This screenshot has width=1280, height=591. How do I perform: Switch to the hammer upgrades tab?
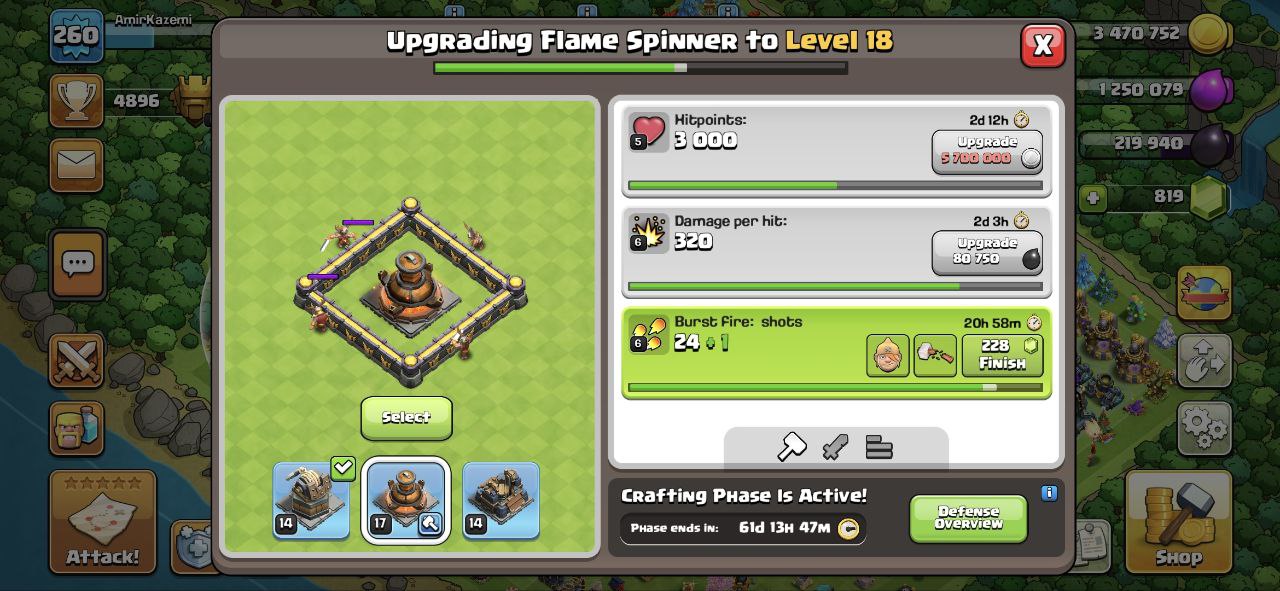pos(791,447)
